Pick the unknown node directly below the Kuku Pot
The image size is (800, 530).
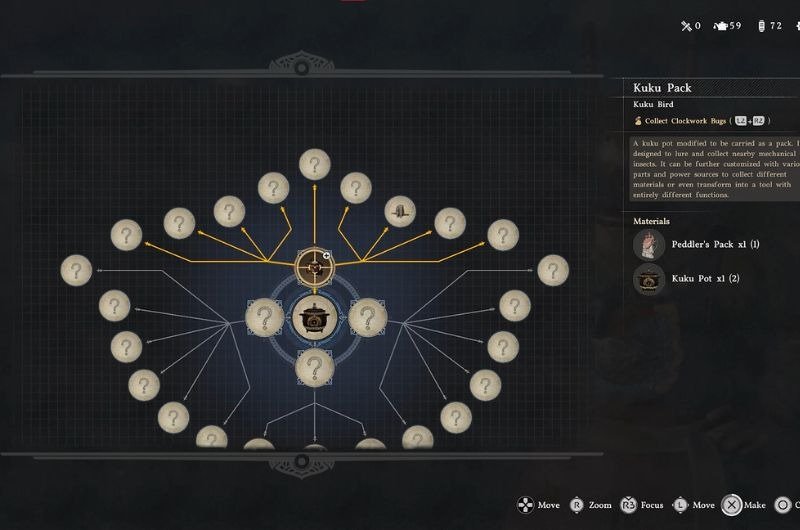(x=315, y=367)
